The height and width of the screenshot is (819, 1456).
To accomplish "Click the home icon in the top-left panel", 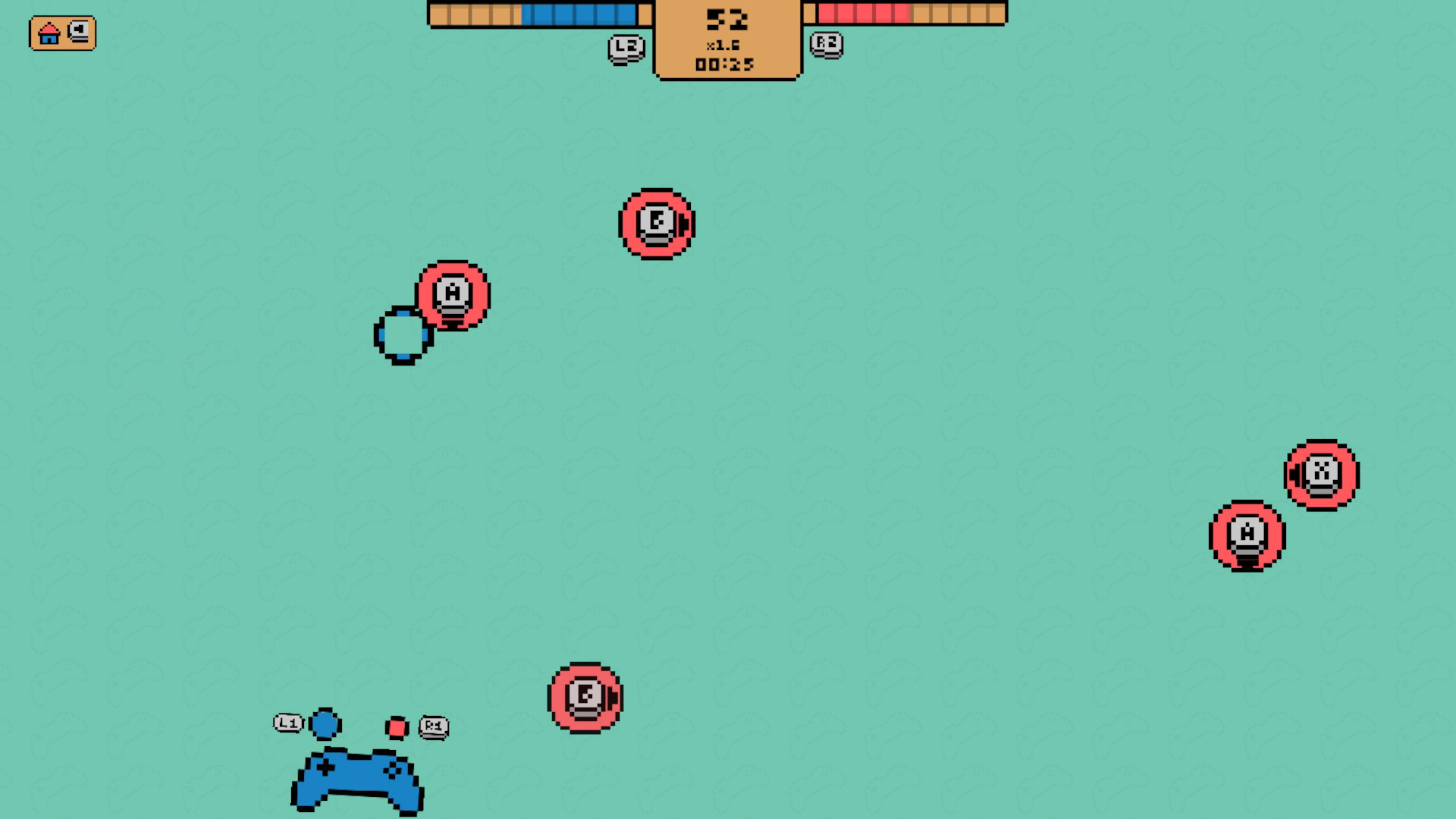I will point(49,33).
